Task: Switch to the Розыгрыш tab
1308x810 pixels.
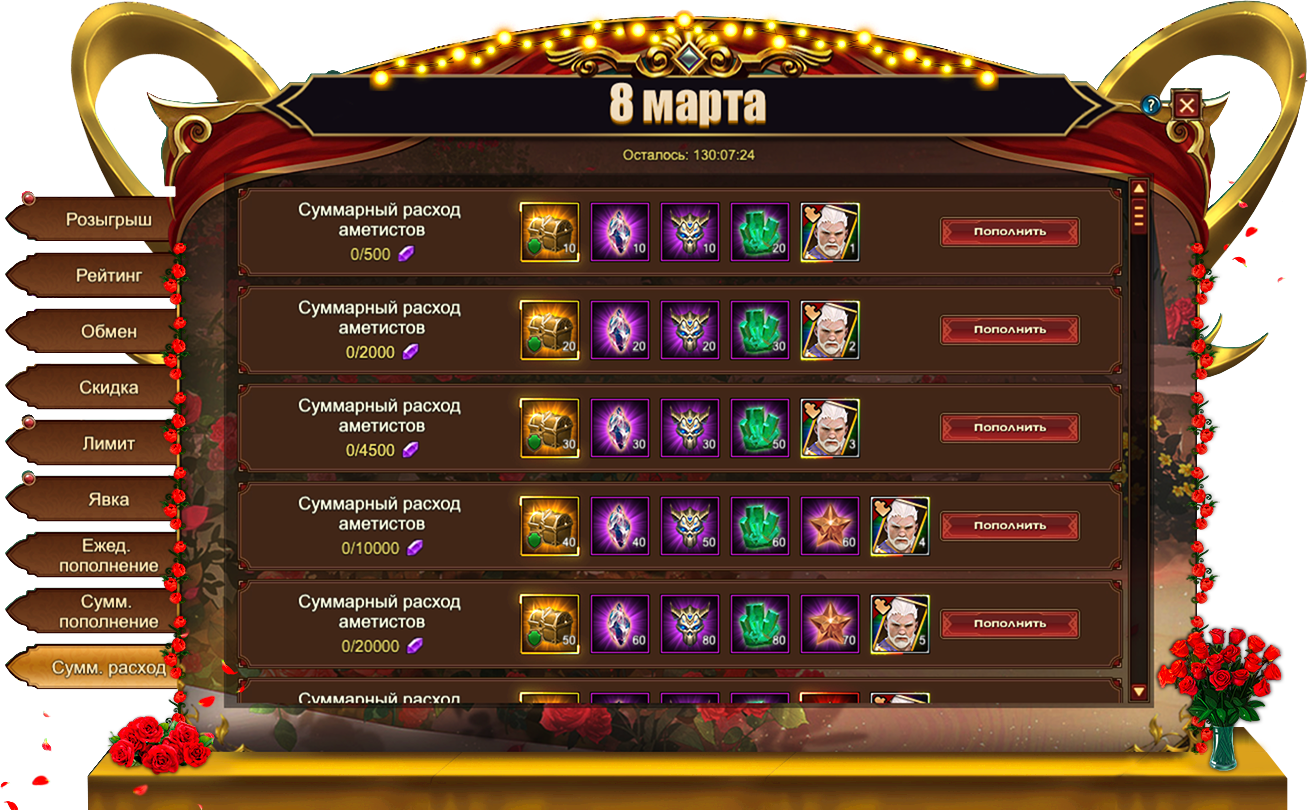Action: click(108, 220)
